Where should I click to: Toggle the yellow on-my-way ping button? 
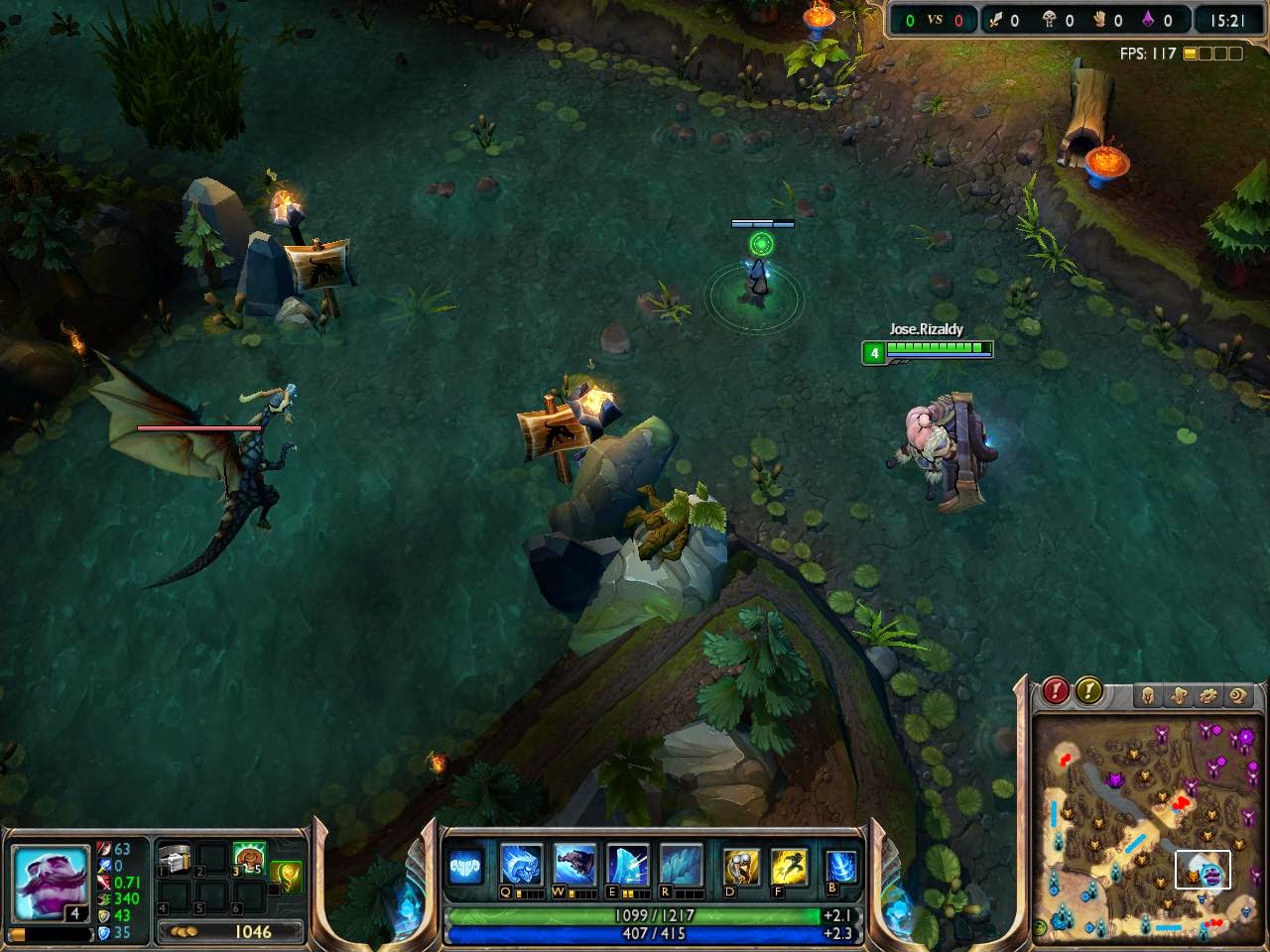tap(1088, 692)
